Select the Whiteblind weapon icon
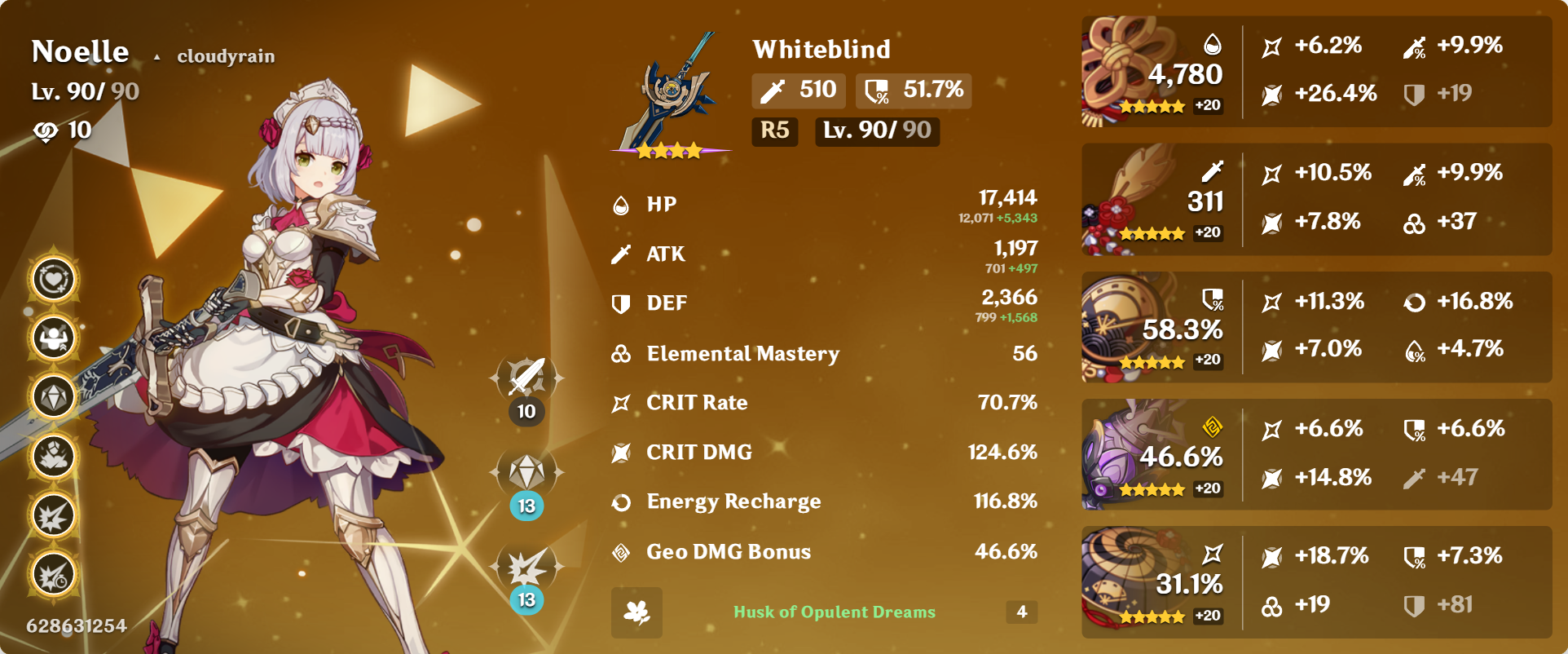 pyautogui.click(x=670, y=90)
